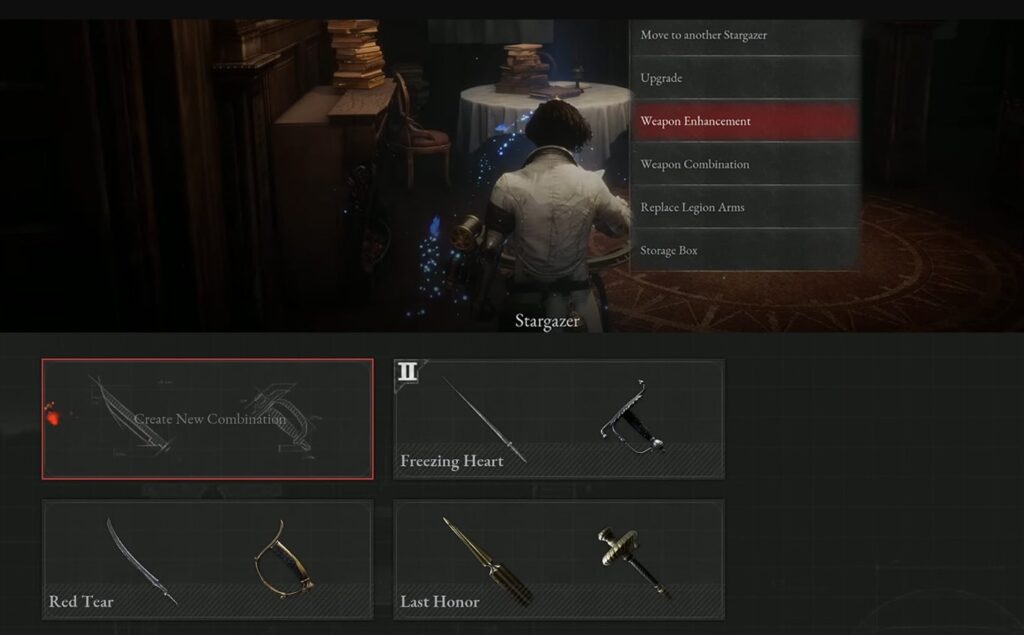Click the Create New Combination tile
This screenshot has height=635, width=1024.
(x=208, y=419)
